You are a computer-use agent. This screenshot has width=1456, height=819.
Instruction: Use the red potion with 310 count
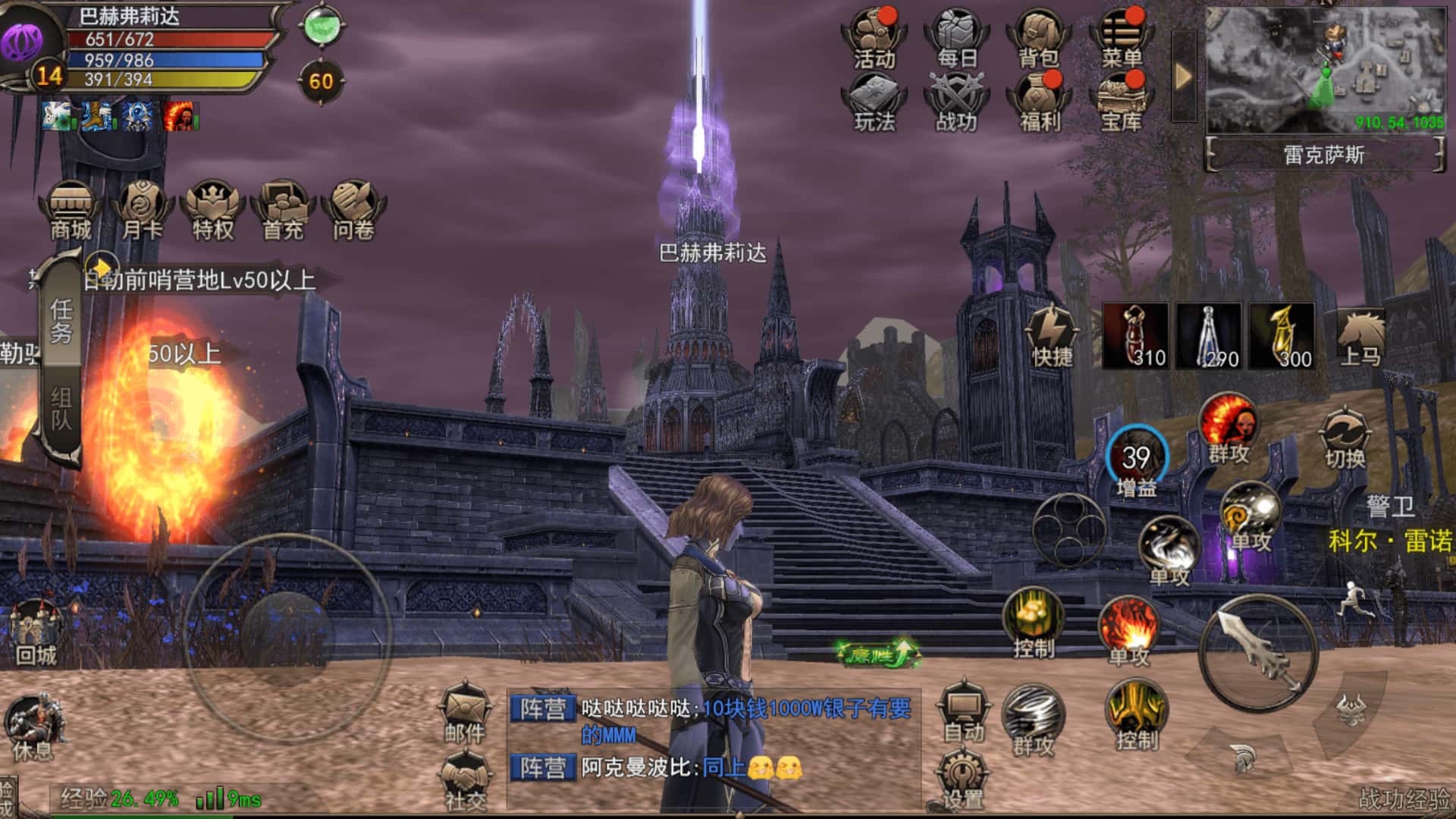pyautogui.click(x=1135, y=336)
